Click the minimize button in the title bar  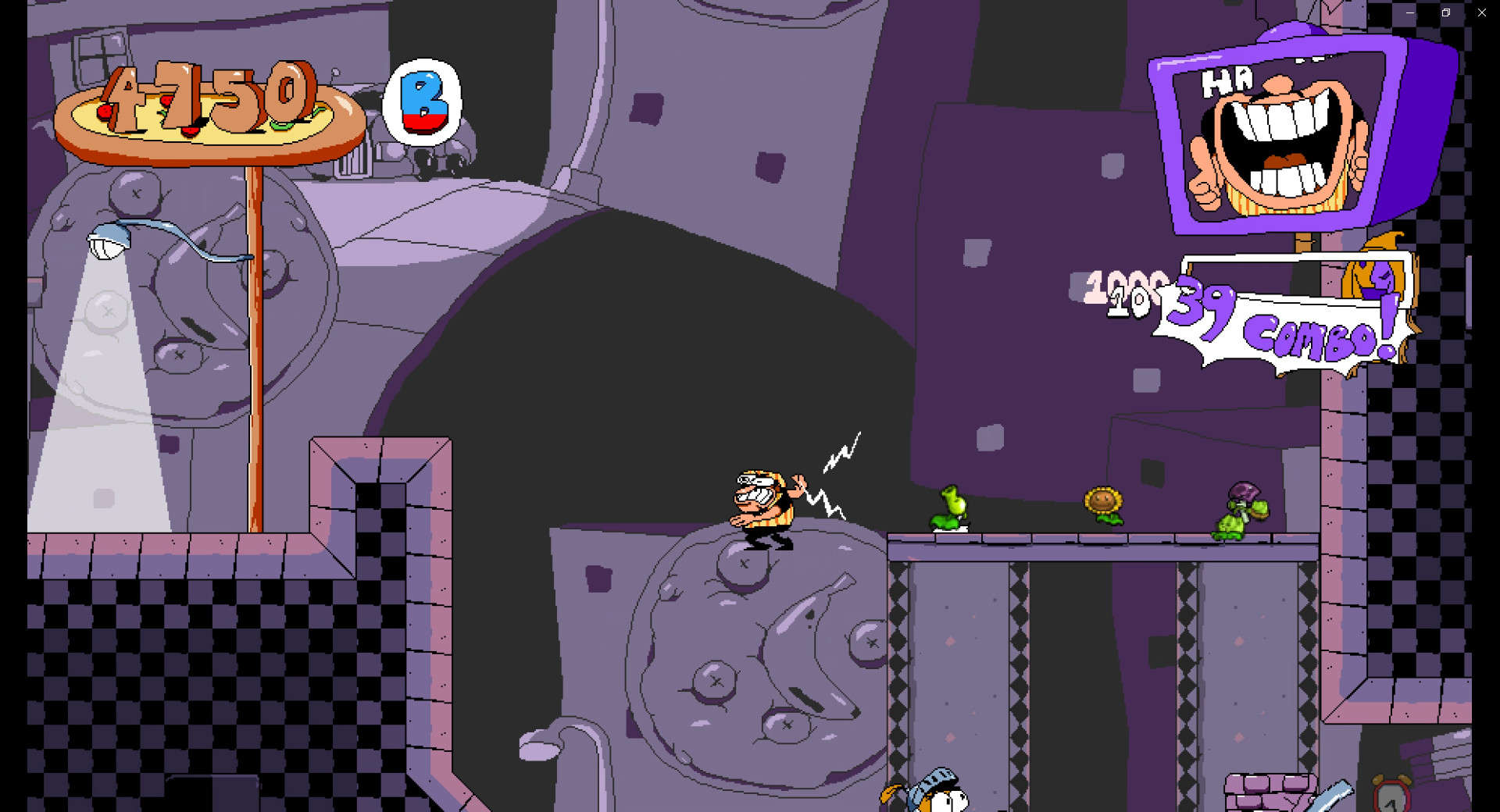[1410, 12]
